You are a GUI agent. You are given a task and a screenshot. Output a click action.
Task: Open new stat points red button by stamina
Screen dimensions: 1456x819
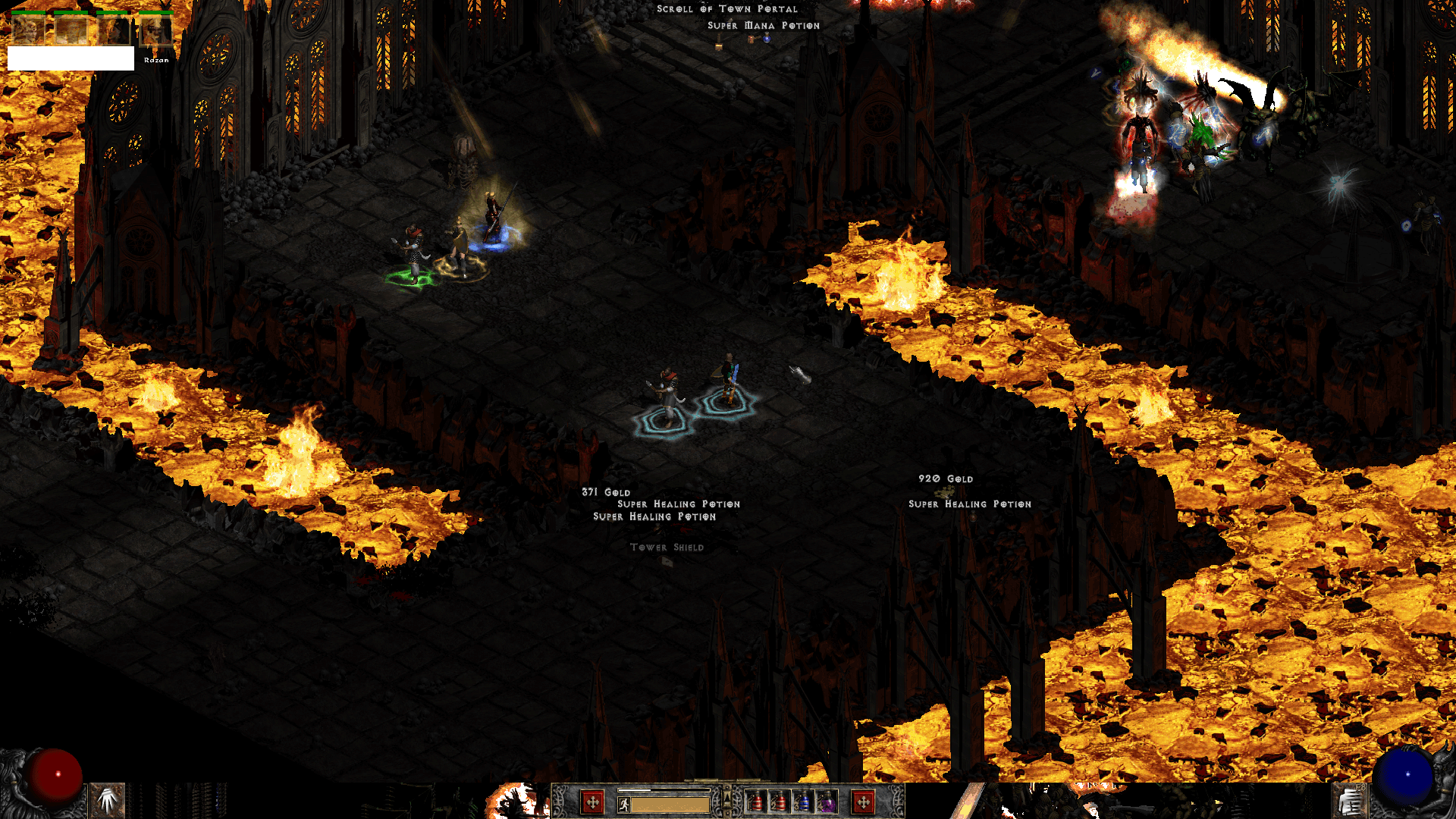point(592,802)
